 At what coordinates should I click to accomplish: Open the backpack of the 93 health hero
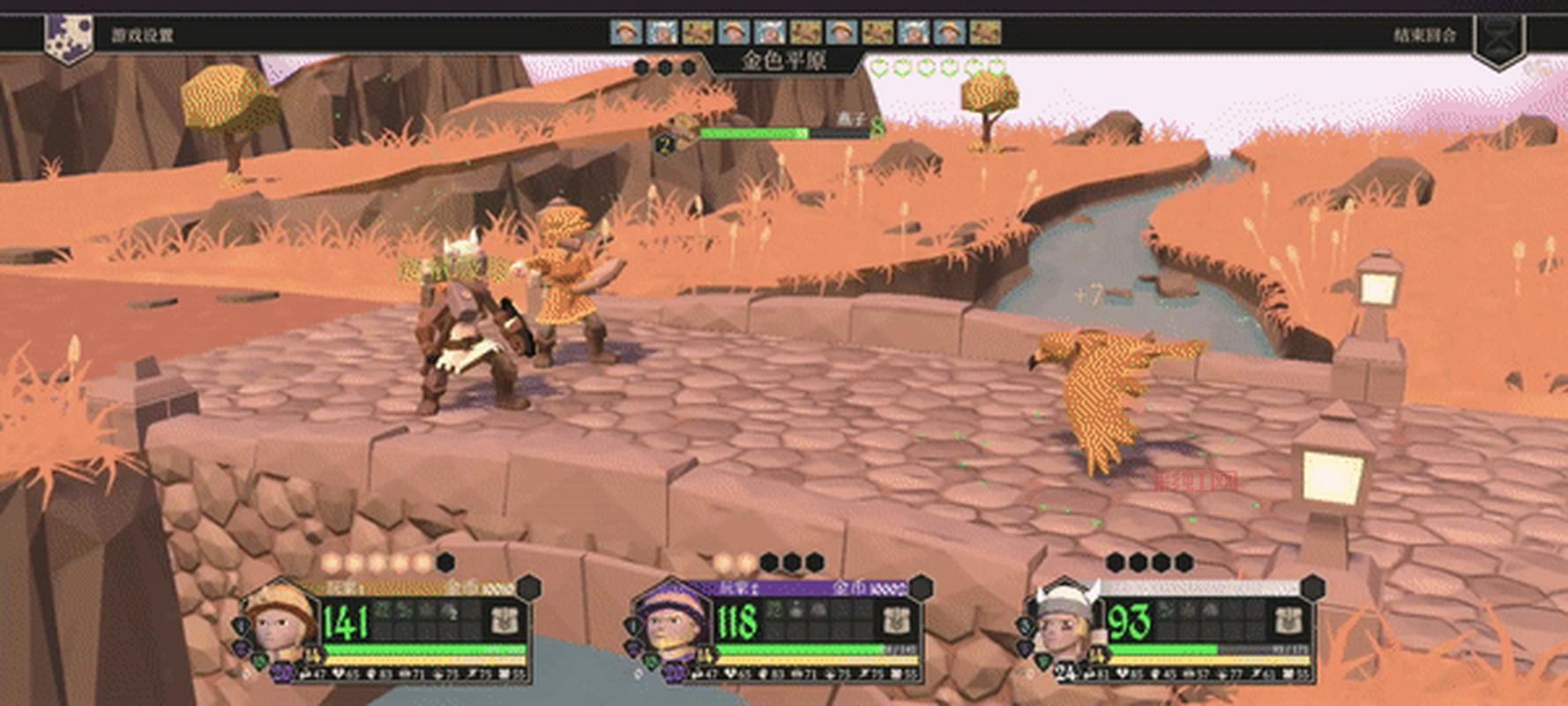[x=1289, y=620]
